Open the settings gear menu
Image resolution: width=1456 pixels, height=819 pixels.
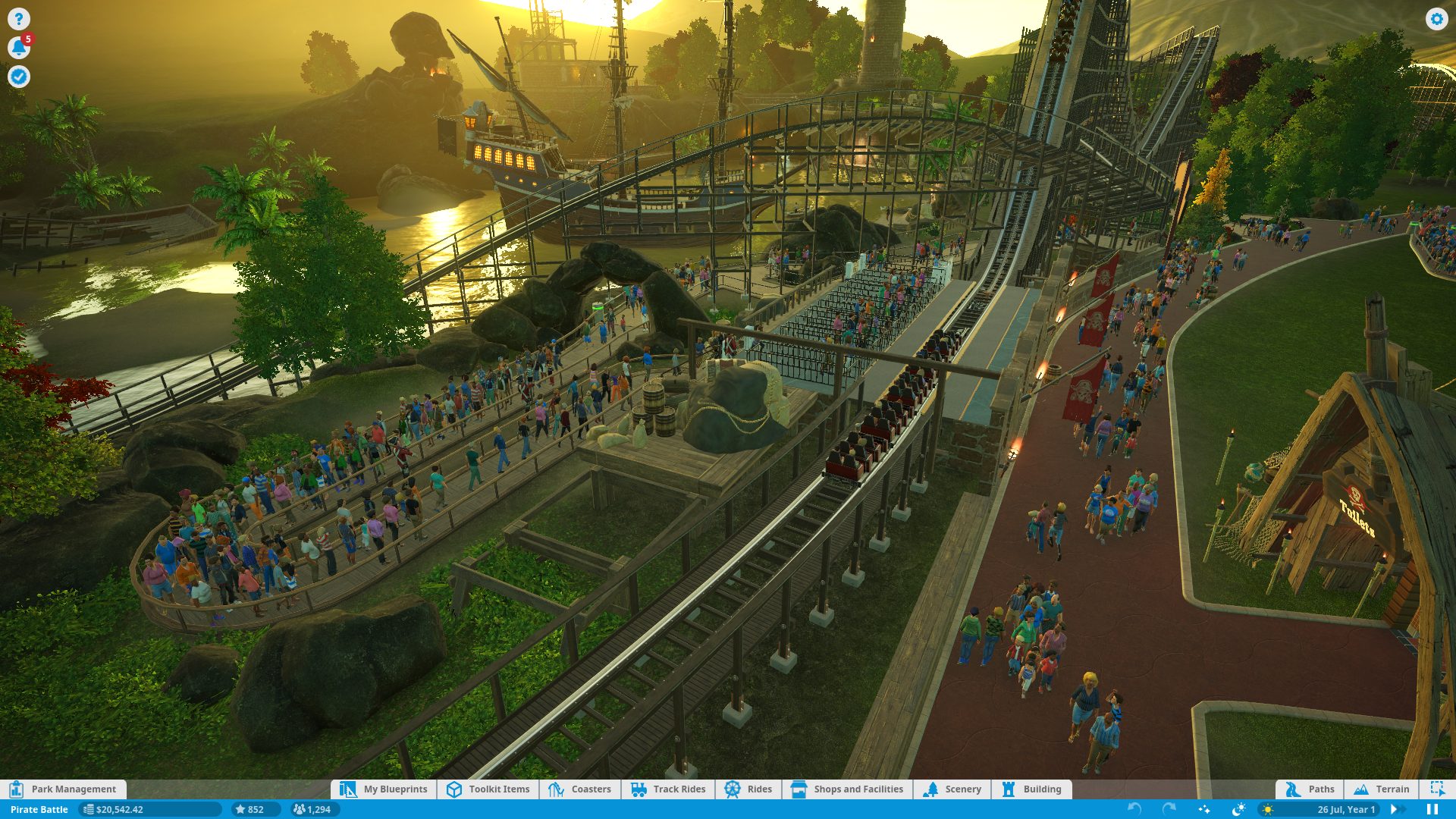coord(1436,19)
